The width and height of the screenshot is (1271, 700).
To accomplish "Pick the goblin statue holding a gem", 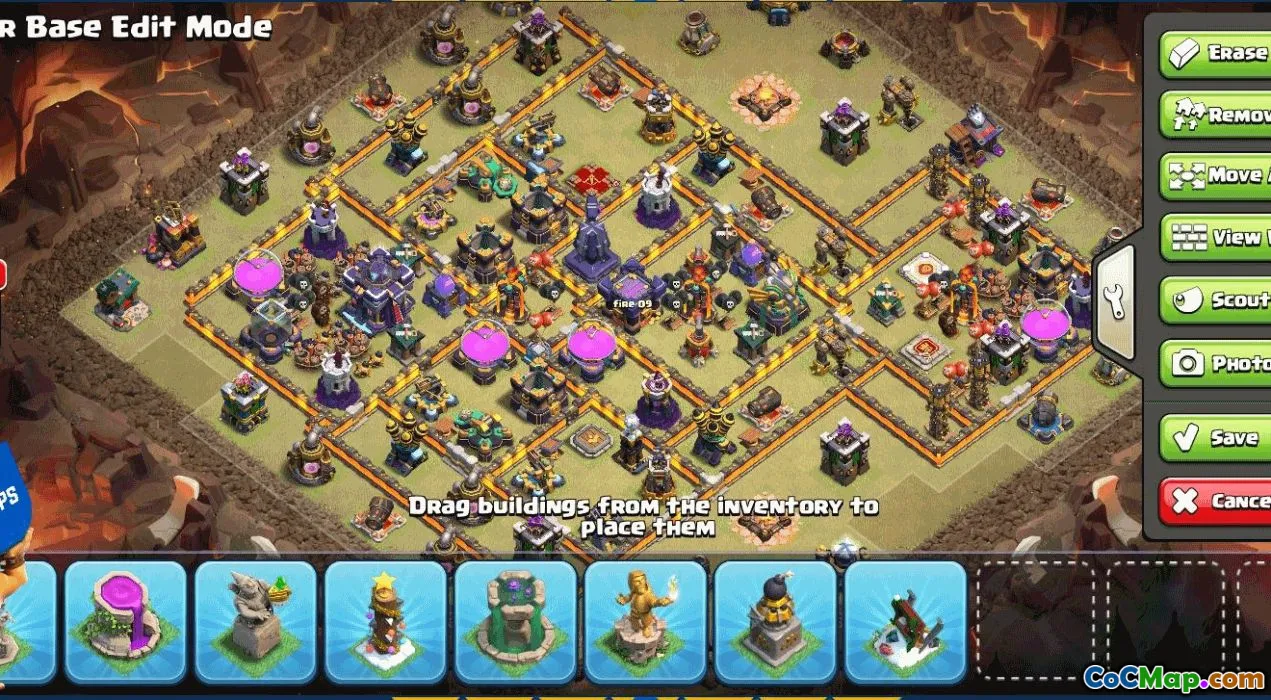I will pyautogui.click(x=255, y=621).
